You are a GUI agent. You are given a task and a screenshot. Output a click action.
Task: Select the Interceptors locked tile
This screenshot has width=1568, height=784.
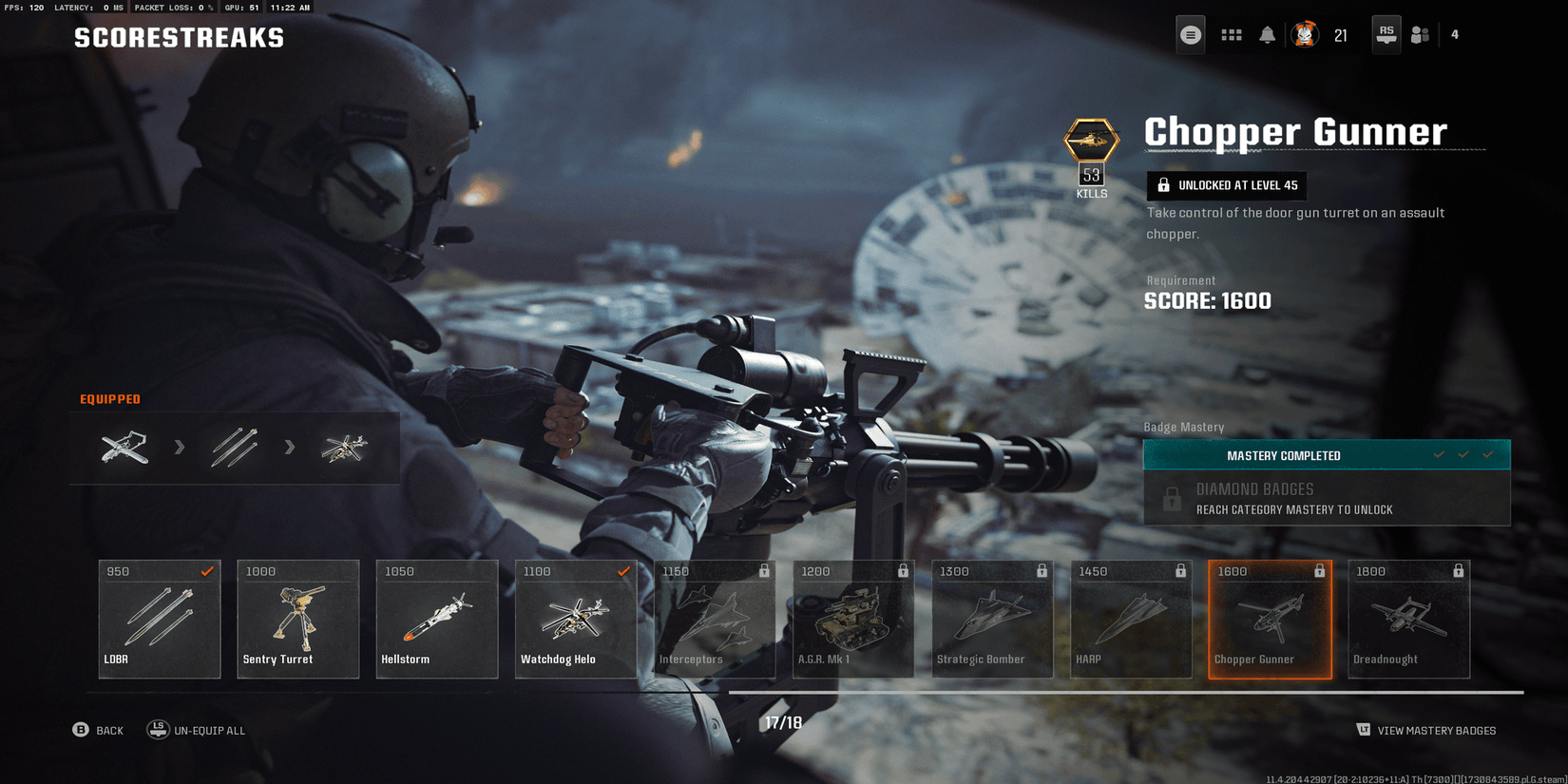(715, 618)
